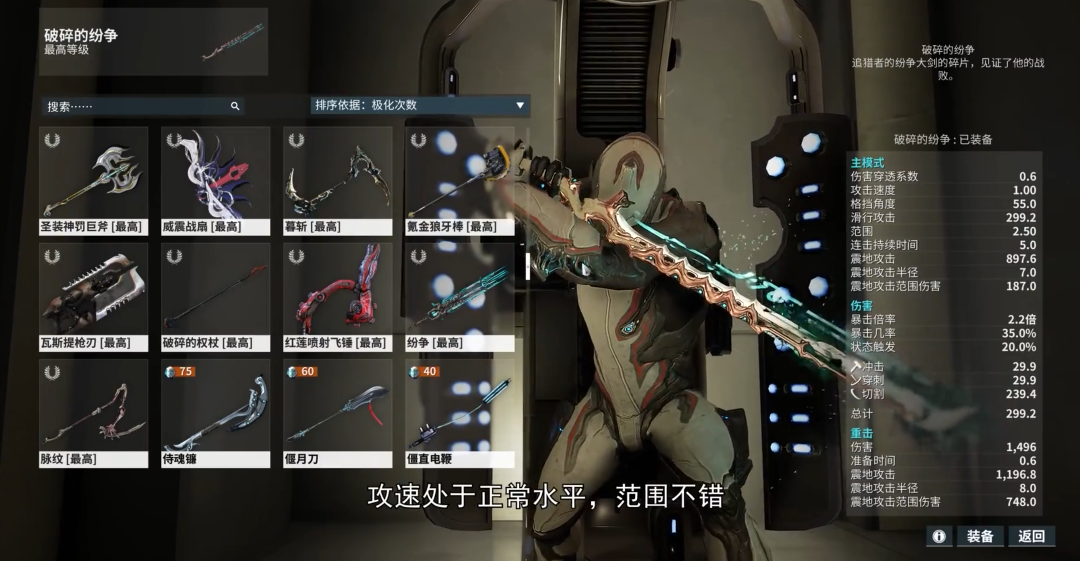Go back with the 返回 button
The width and height of the screenshot is (1080, 561).
[x=1031, y=536]
